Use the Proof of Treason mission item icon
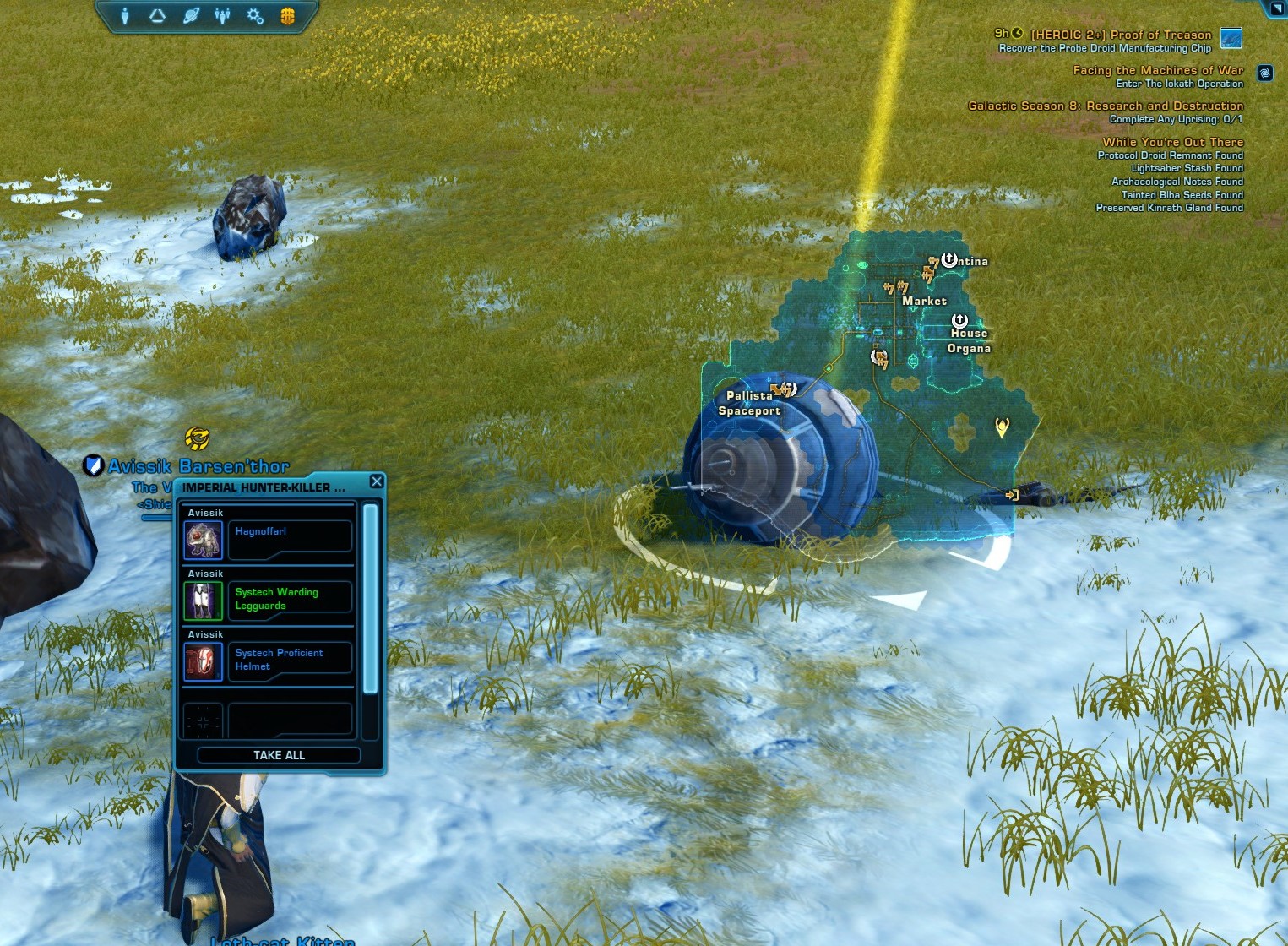The width and height of the screenshot is (1288, 946). [1231, 38]
